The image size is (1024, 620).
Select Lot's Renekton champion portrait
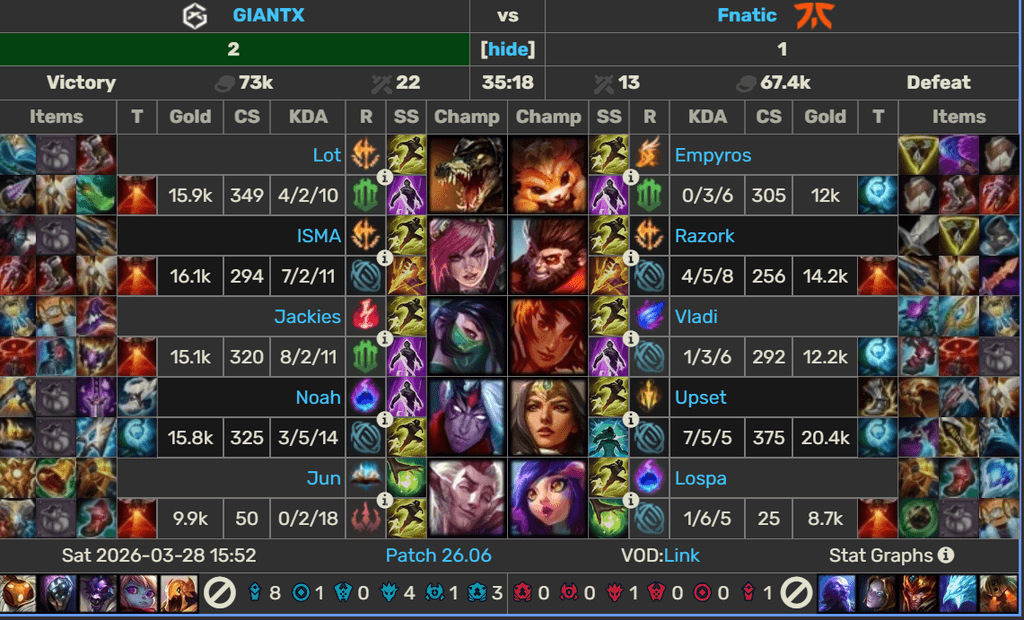click(467, 174)
